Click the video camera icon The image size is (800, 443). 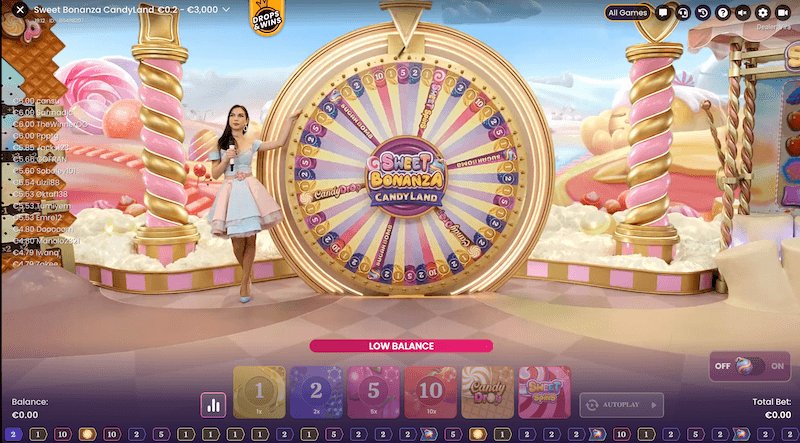click(783, 12)
